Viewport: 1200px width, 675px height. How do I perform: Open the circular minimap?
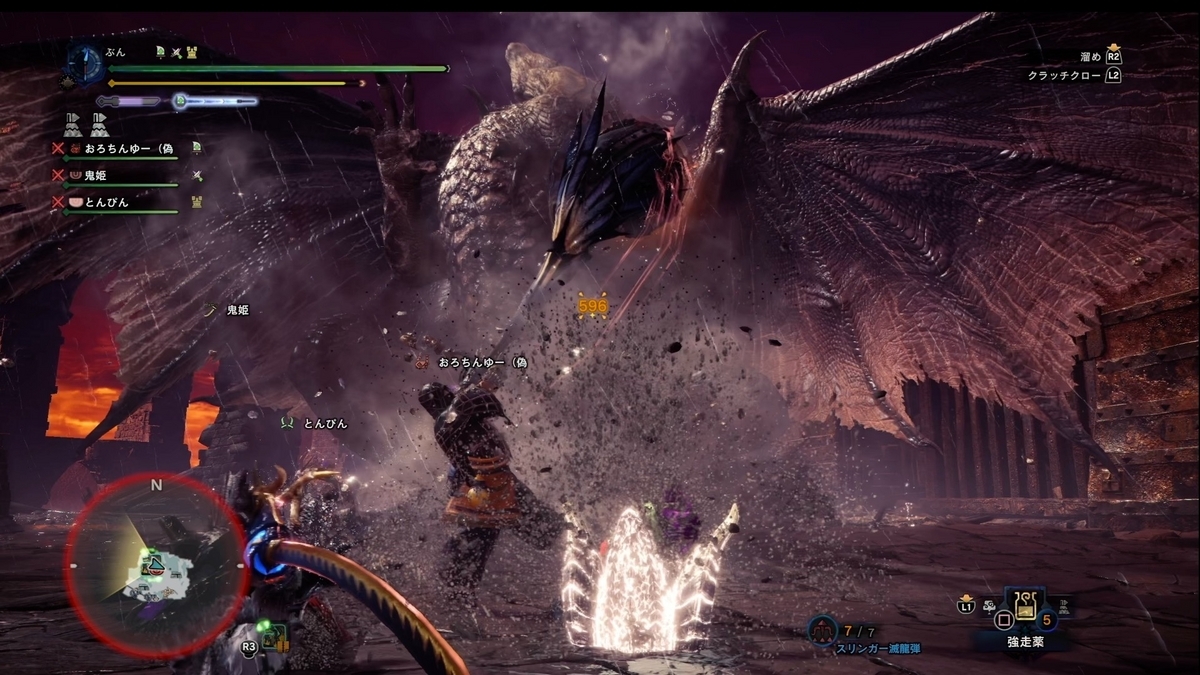click(156, 563)
